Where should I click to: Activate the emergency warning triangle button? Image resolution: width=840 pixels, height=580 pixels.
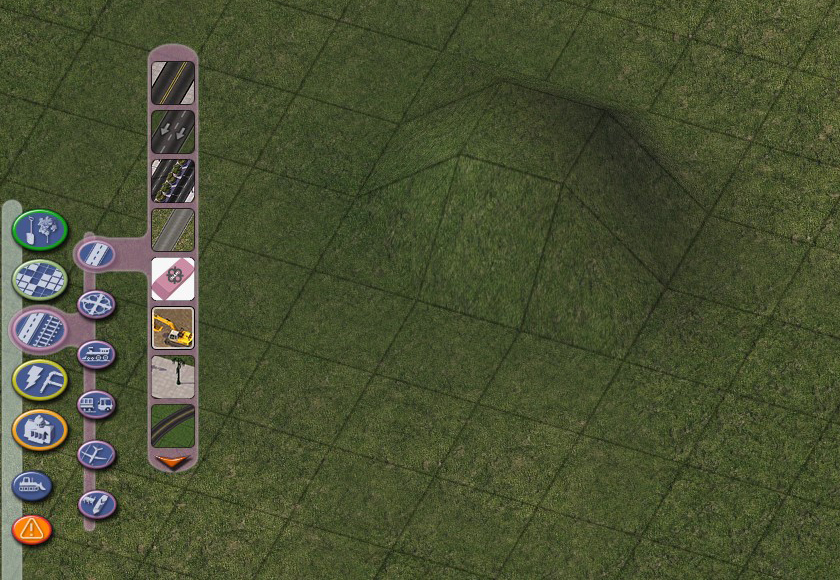(x=31, y=528)
